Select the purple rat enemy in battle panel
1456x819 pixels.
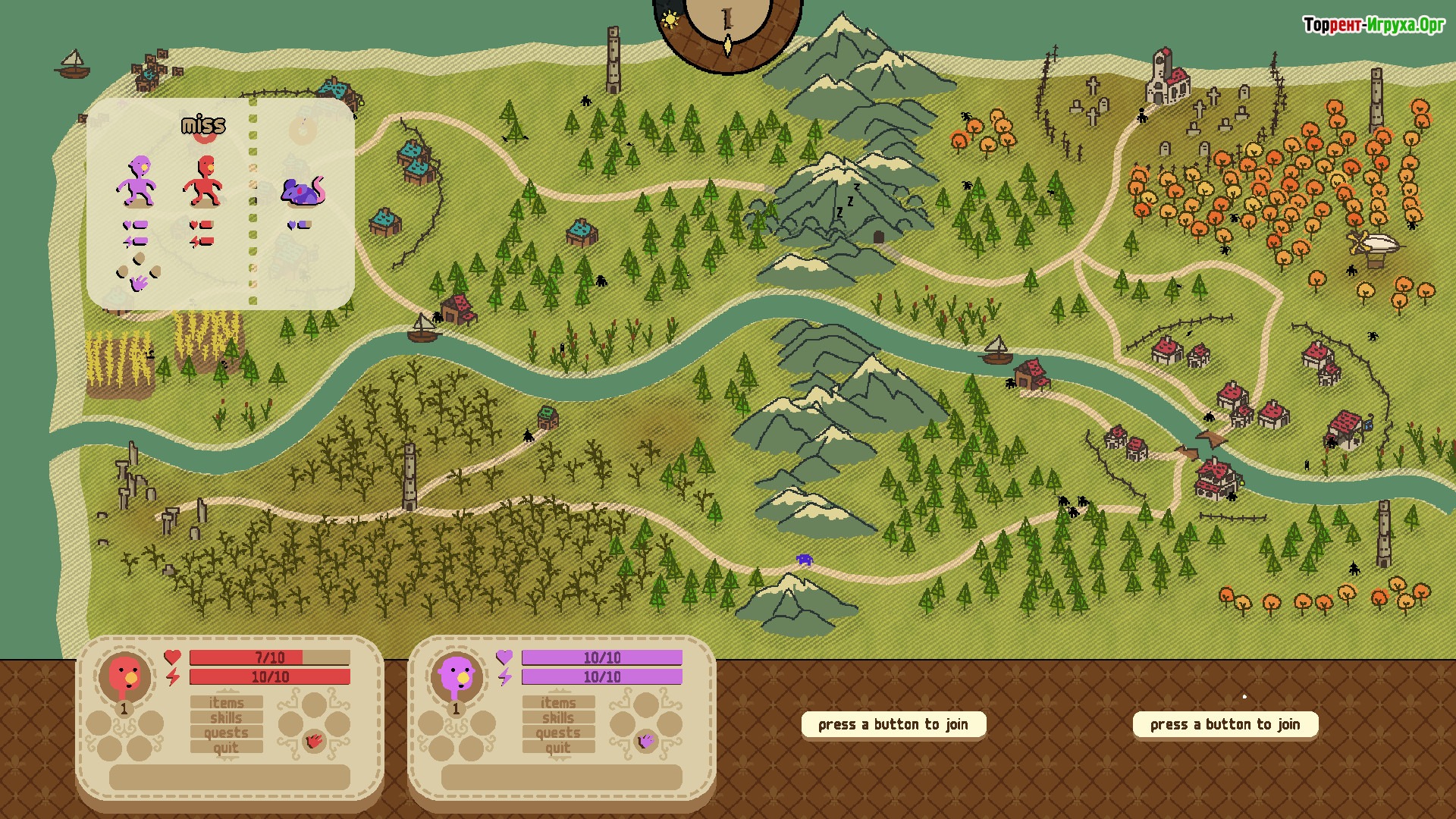point(303,192)
